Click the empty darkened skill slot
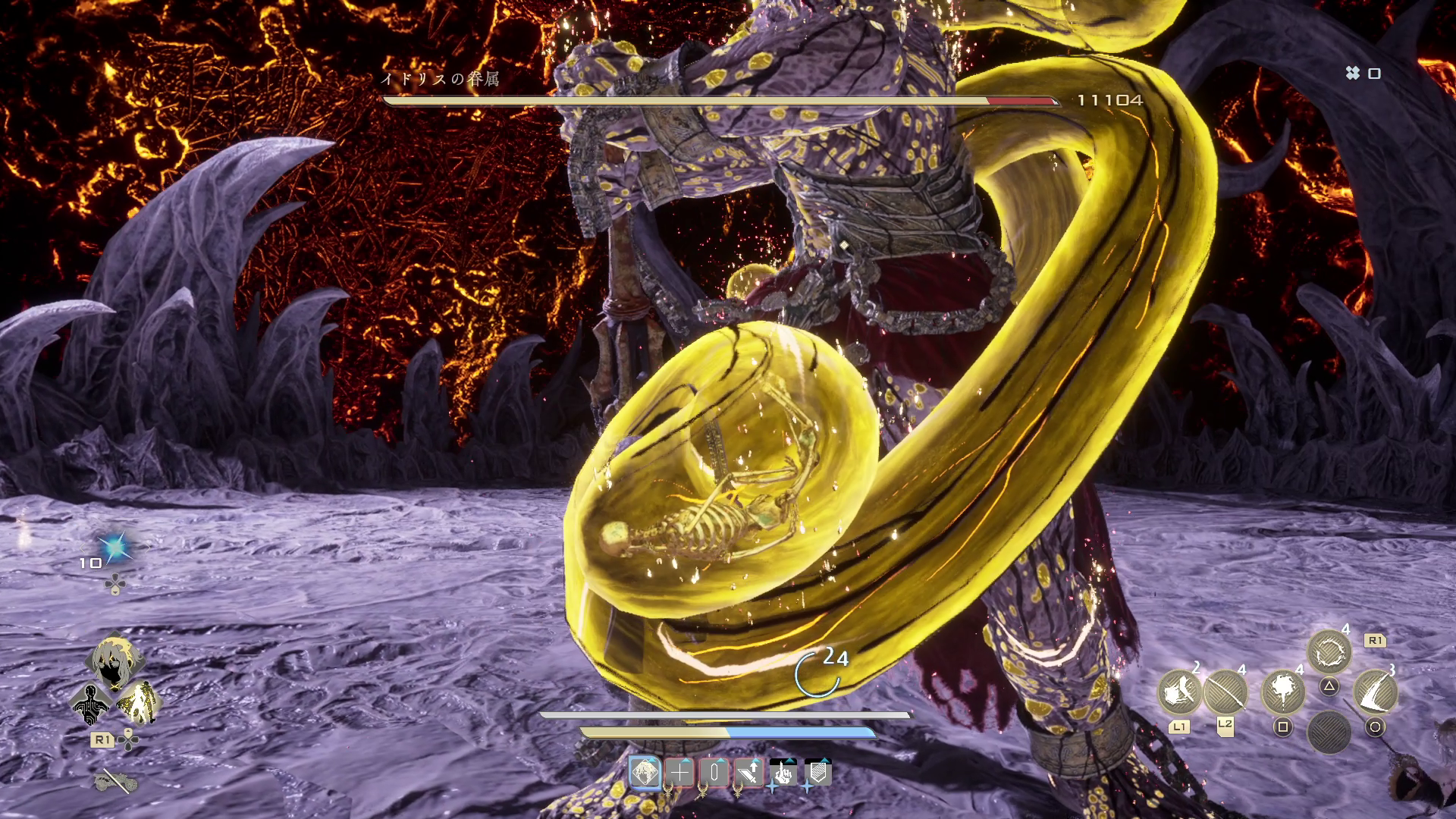Screen dimensions: 1456x819 tap(1329, 732)
